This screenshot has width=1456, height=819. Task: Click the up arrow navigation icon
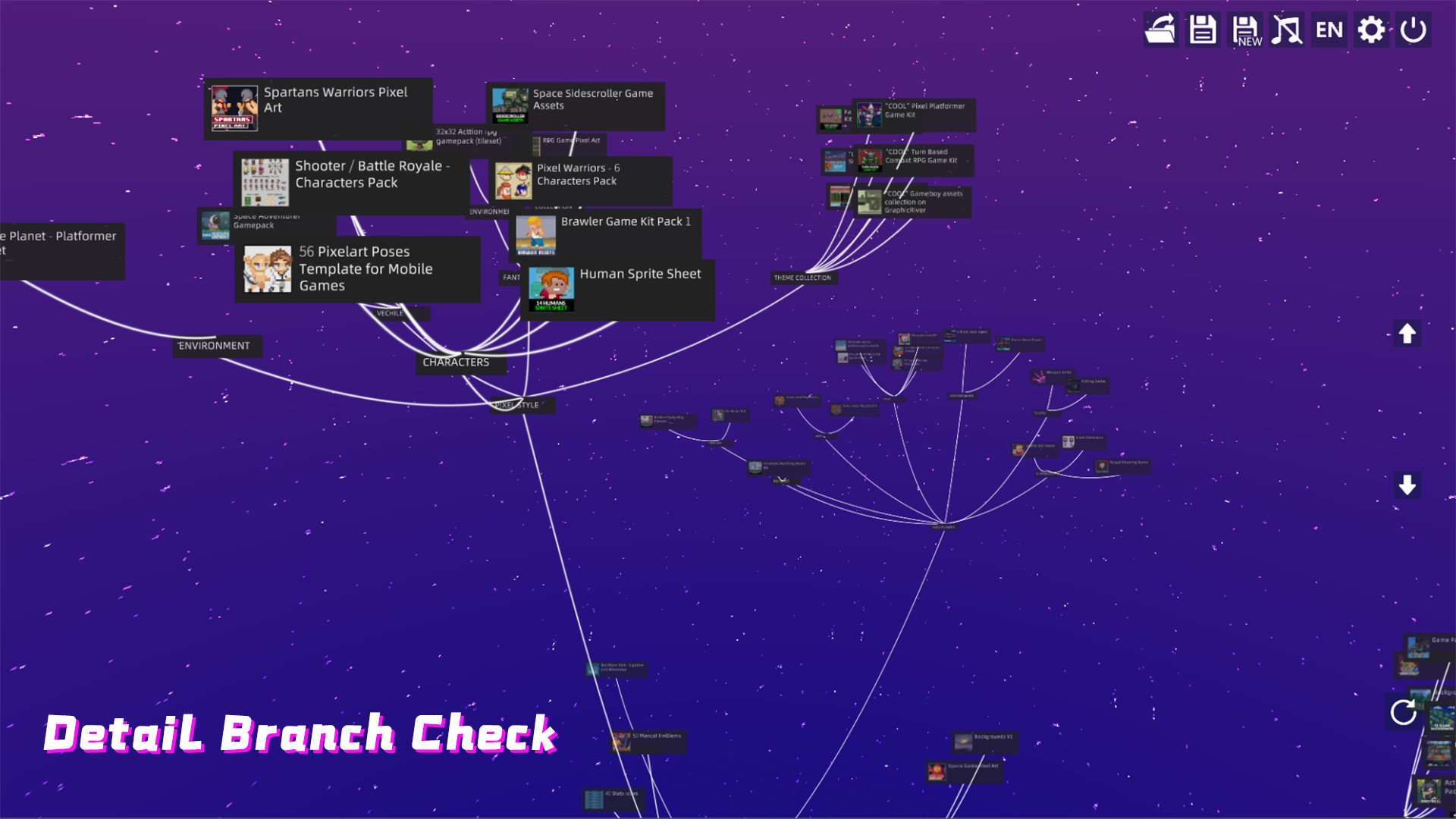(x=1407, y=332)
